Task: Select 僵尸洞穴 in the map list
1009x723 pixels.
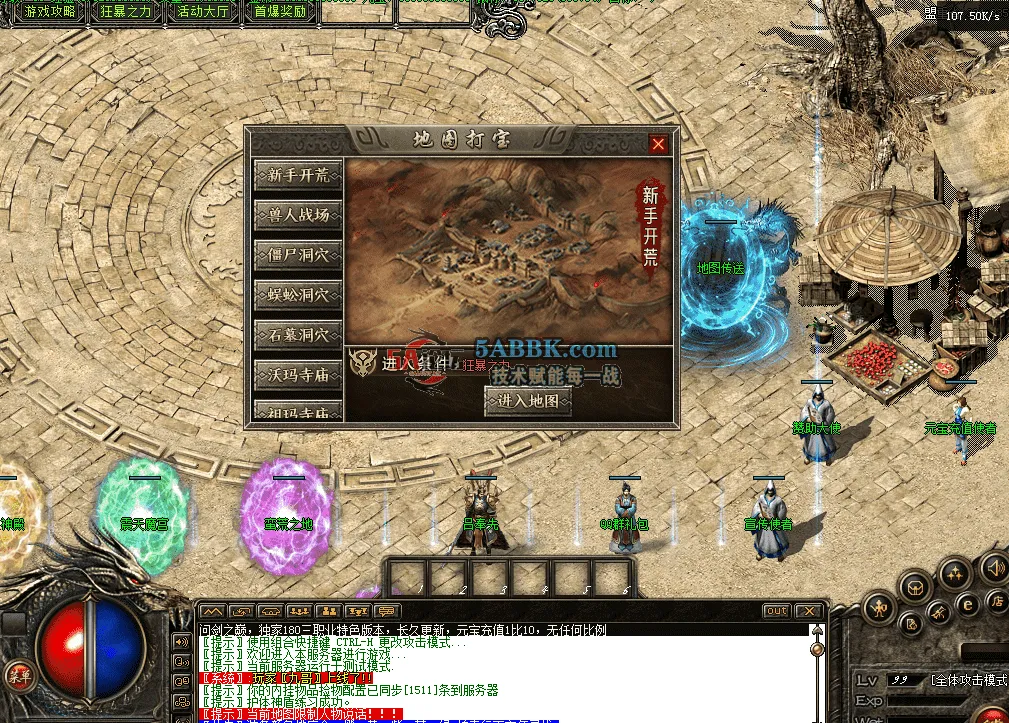Action: coord(298,254)
